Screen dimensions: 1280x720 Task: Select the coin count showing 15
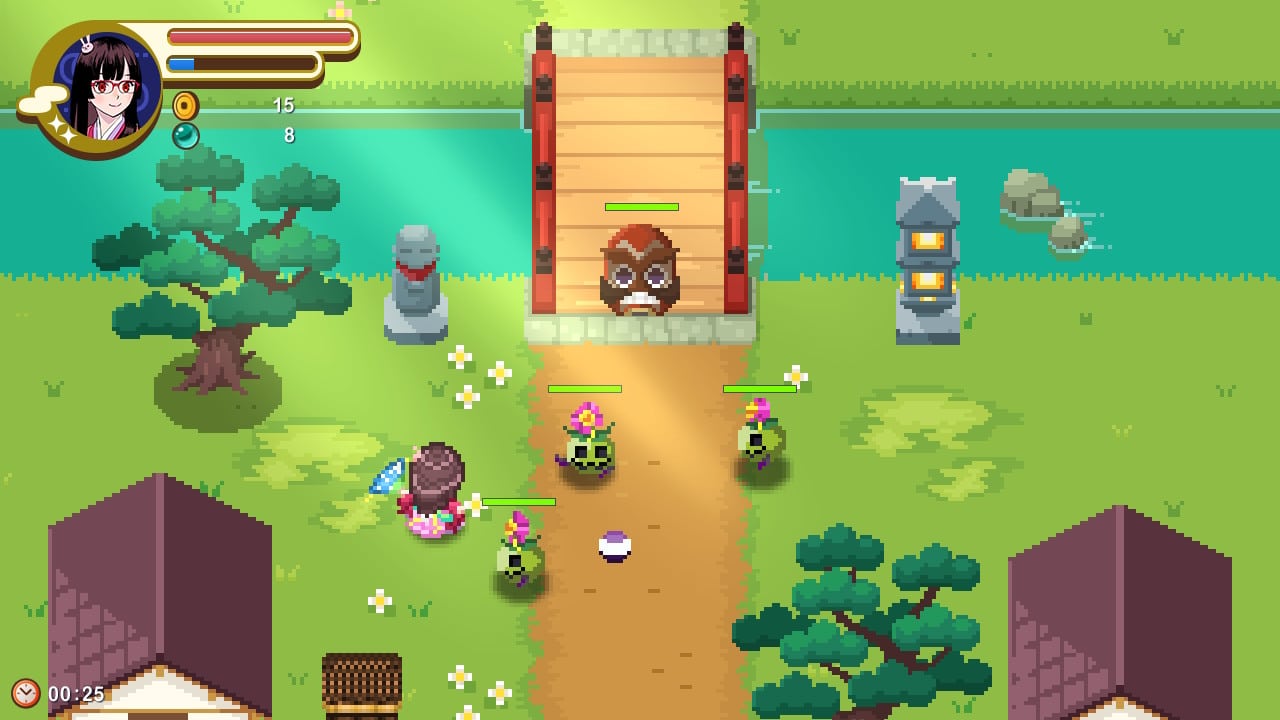pyautogui.click(x=281, y=104)
